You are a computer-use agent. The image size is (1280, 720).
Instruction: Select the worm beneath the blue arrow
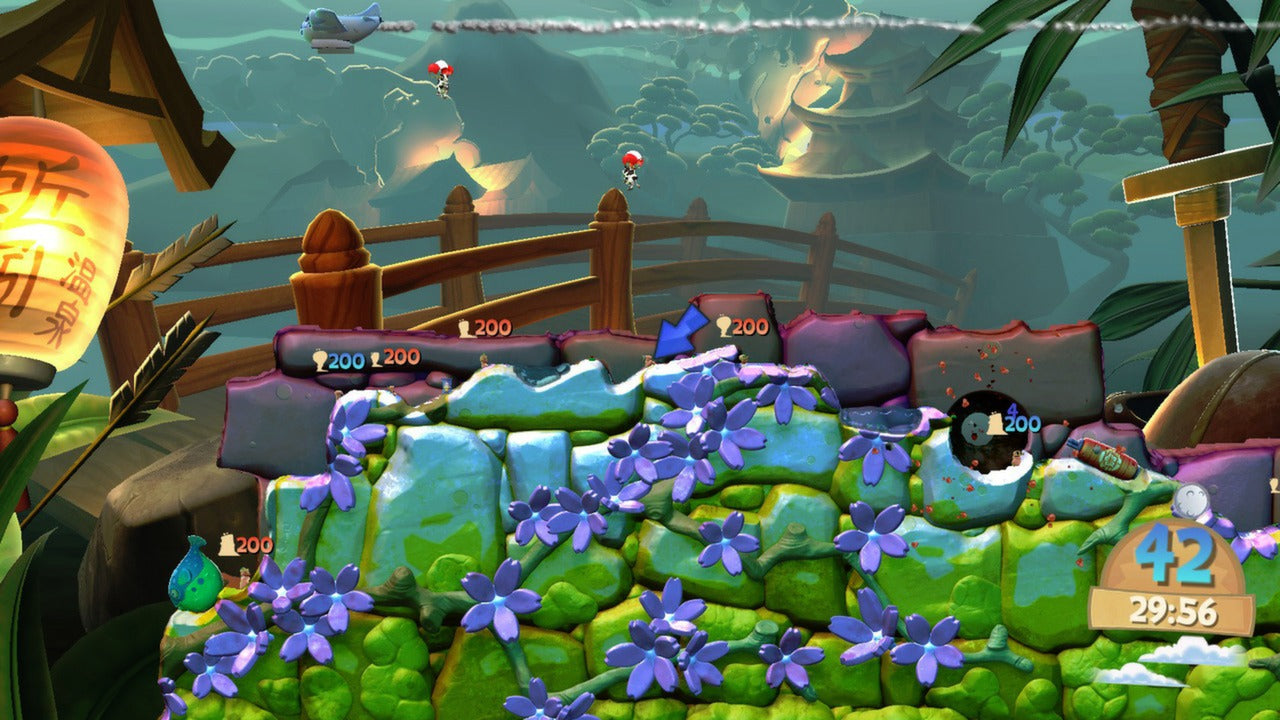(x=648, y=359)
